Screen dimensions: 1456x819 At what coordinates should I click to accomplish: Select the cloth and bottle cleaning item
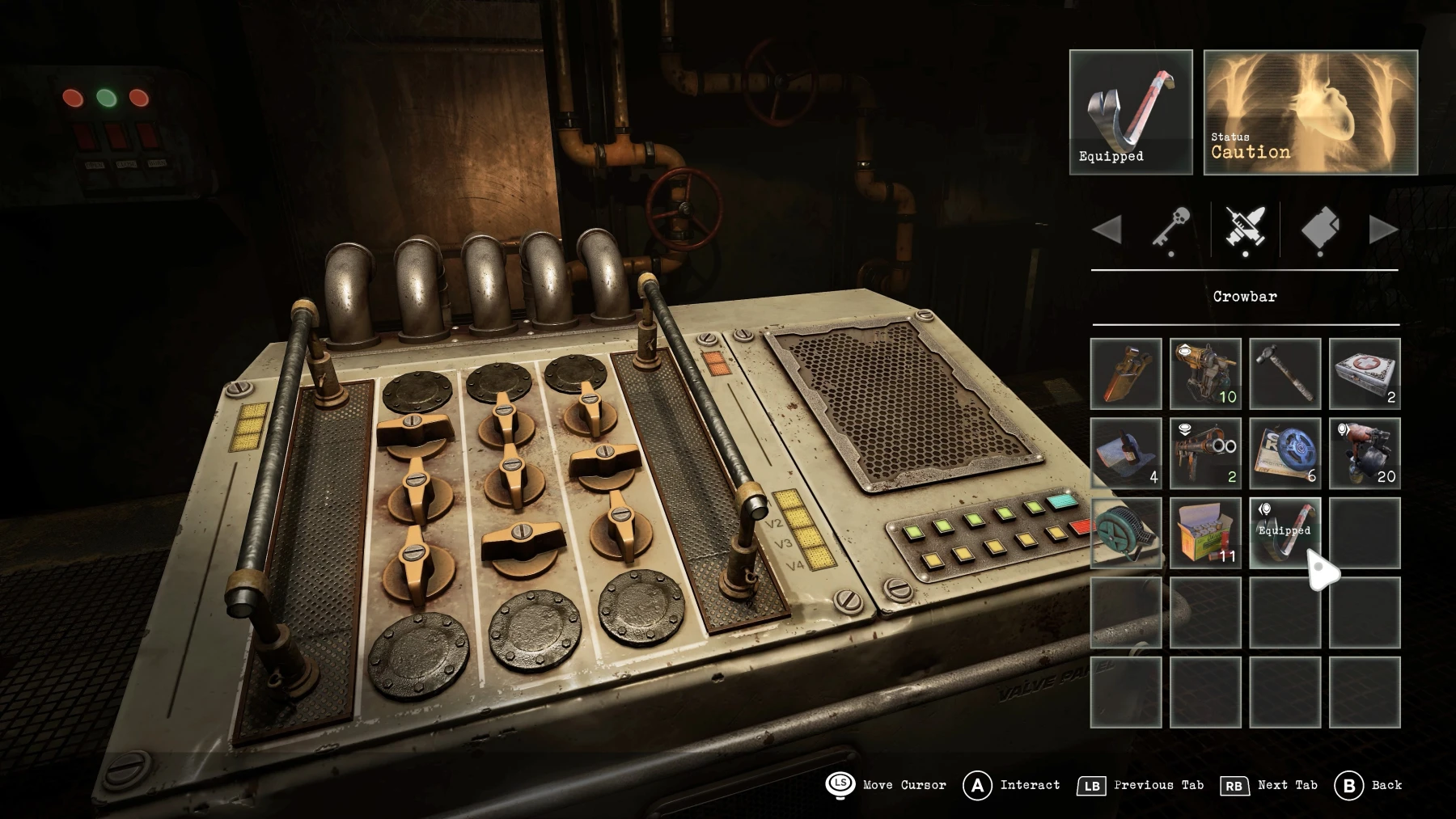click(x=1127, y=453)
